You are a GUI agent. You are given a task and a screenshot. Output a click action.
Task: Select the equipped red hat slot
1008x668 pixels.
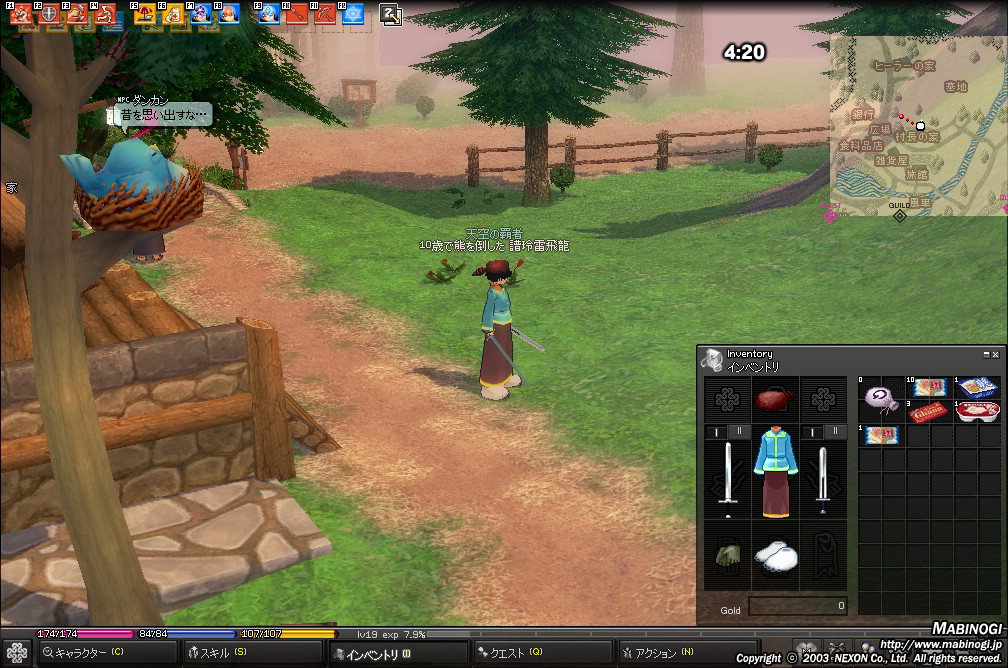coord(775,399)
